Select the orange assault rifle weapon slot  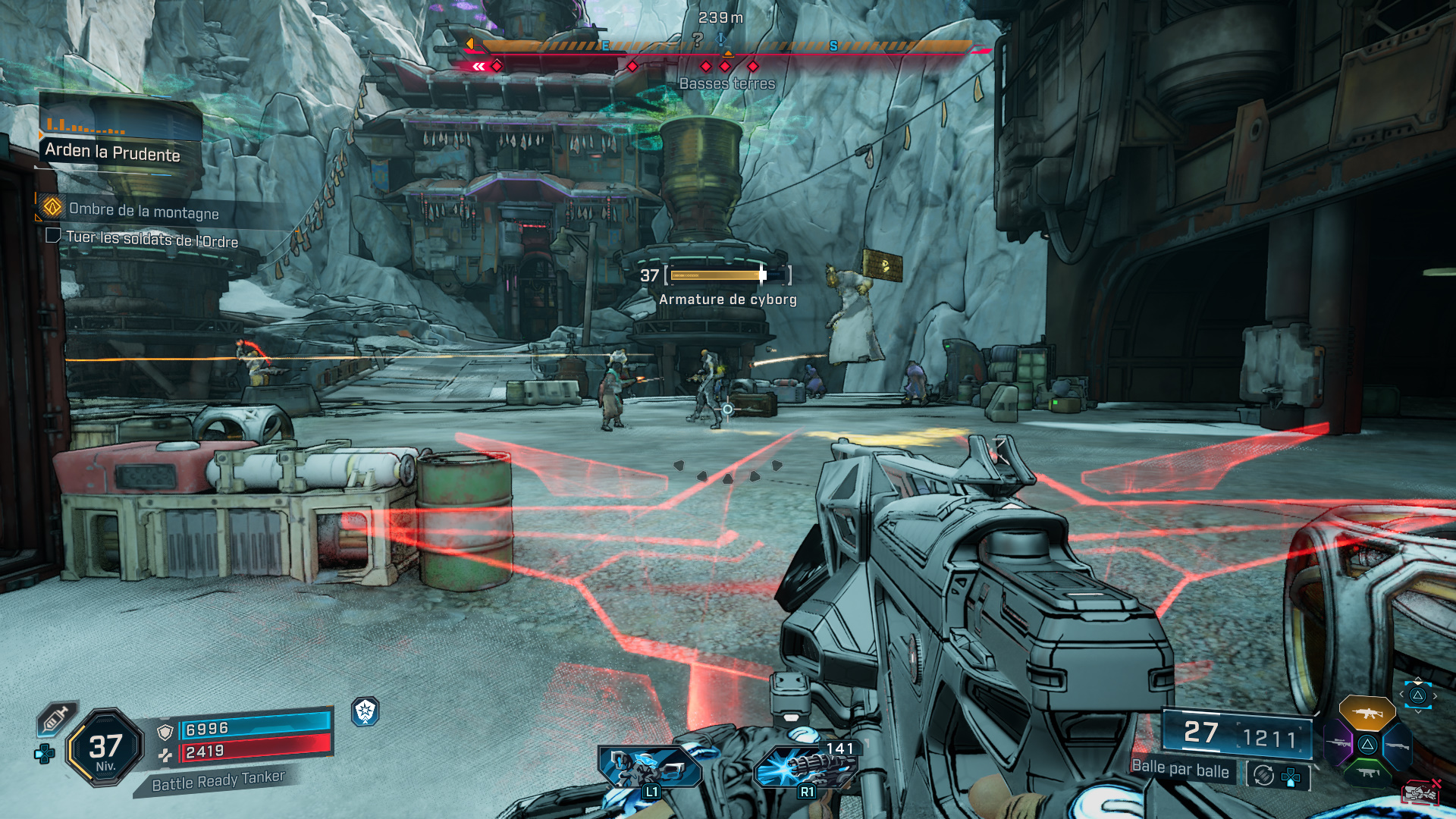(x=1367, y=714)
